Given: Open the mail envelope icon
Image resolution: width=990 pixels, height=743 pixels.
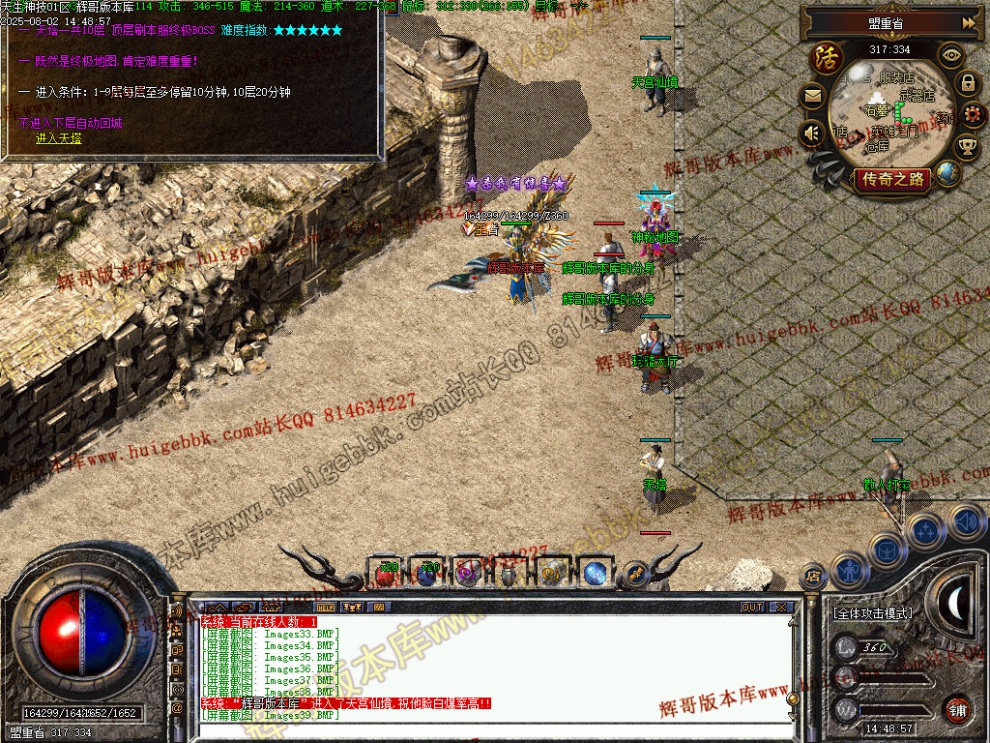Looking at the screenshot, I should (812, 97).
